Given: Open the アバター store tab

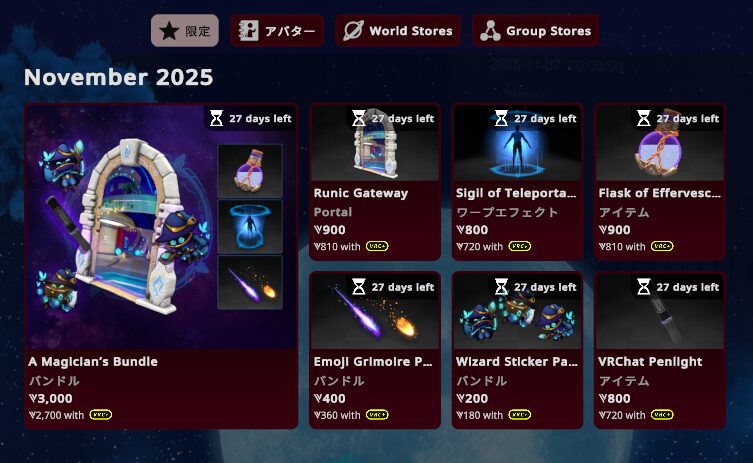Looking at the screenshot, I should (277, 31).
